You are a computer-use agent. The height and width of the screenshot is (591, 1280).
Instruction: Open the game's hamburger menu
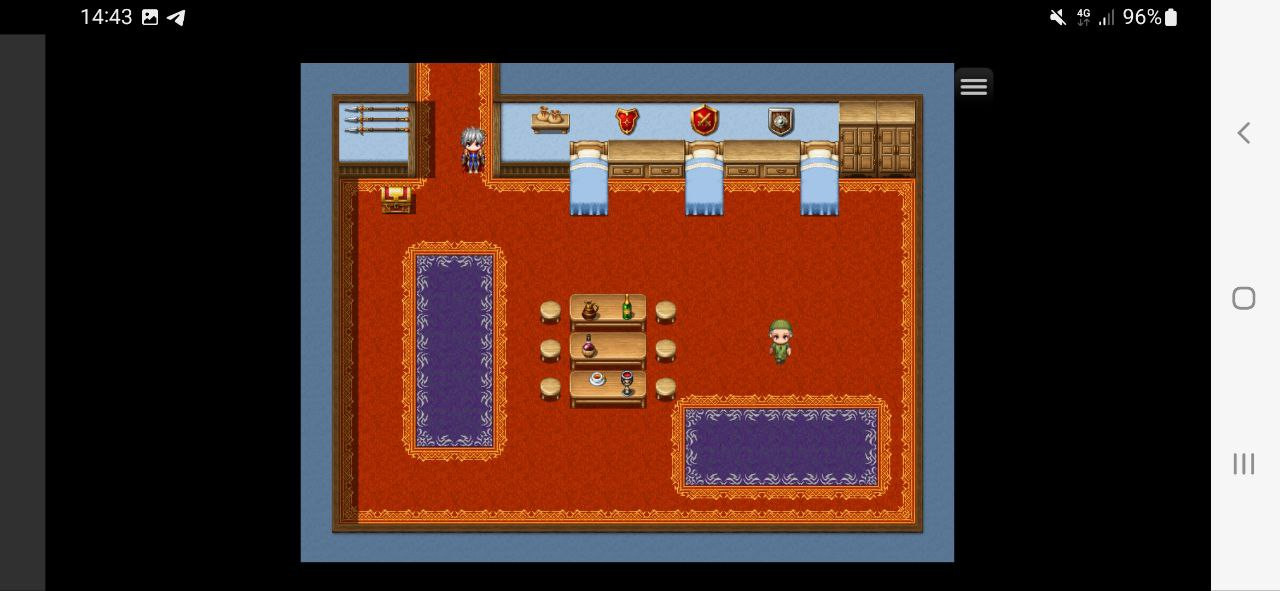click(x=974, y=86)
